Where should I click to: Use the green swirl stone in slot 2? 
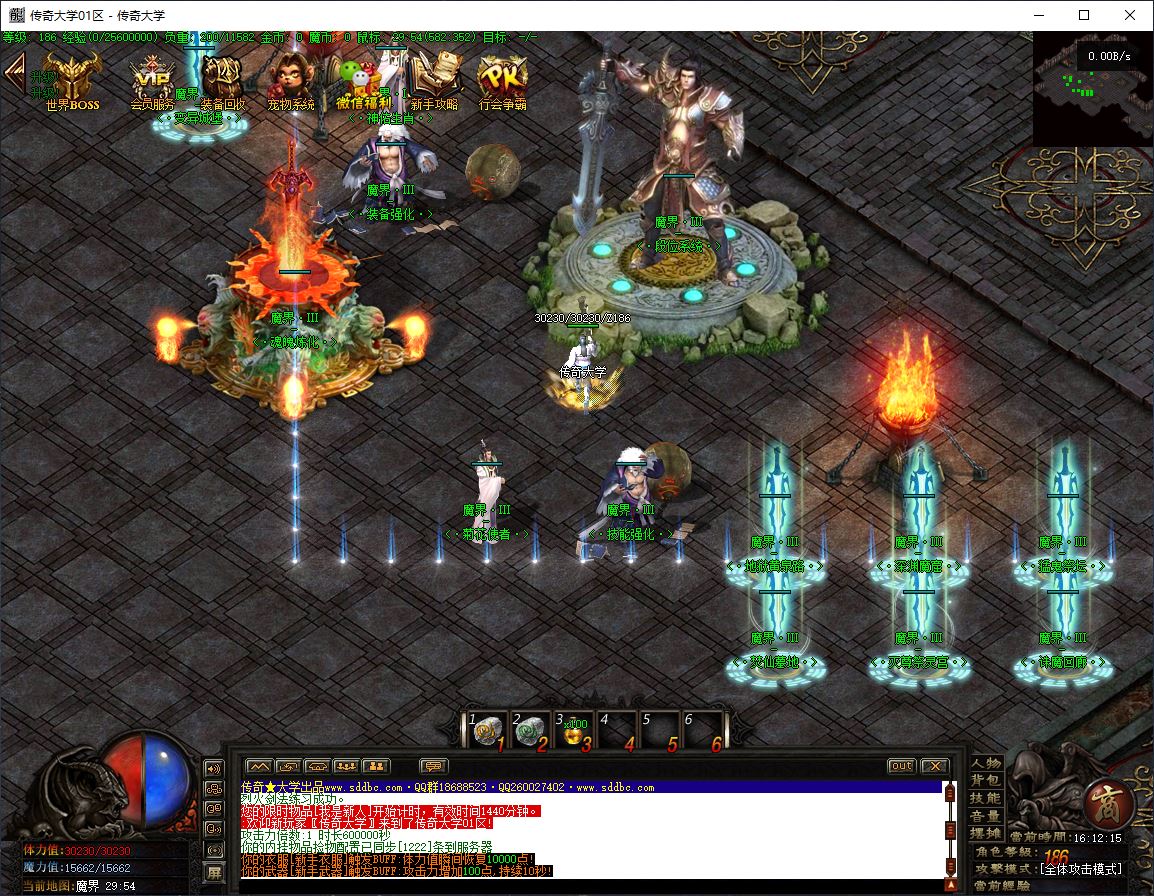[531, 732]
